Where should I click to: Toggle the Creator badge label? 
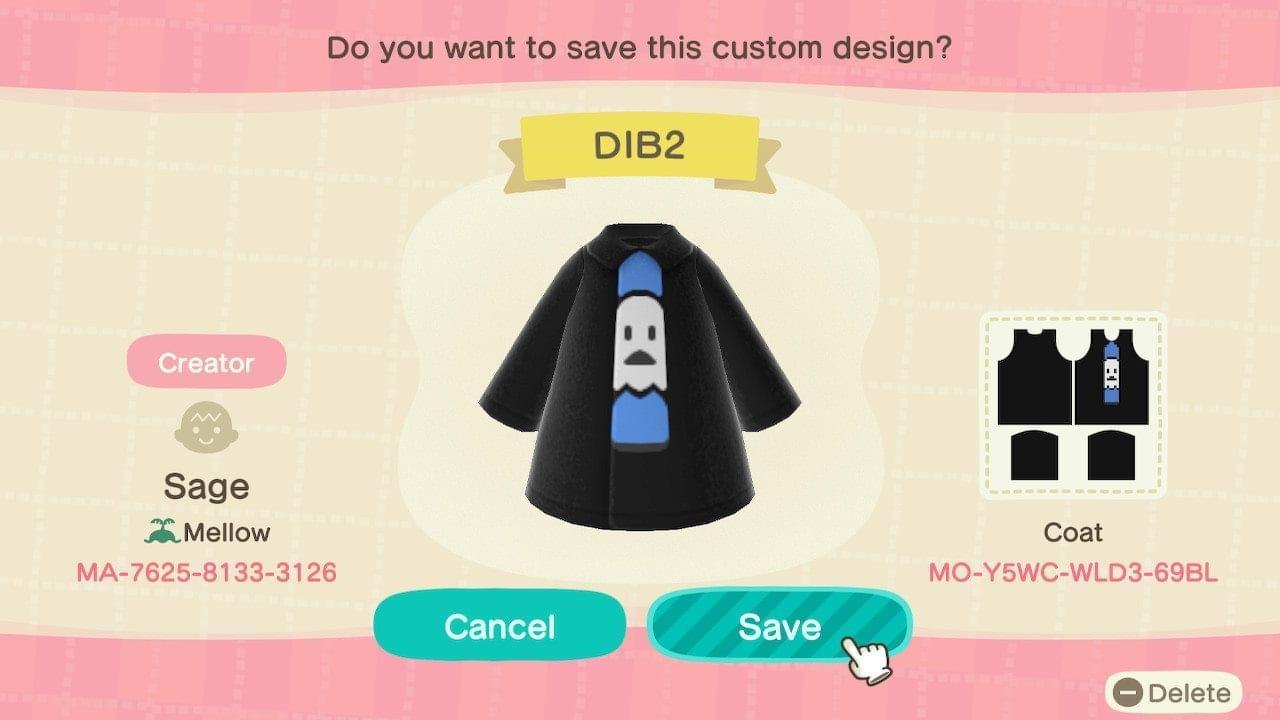[205, 362]
